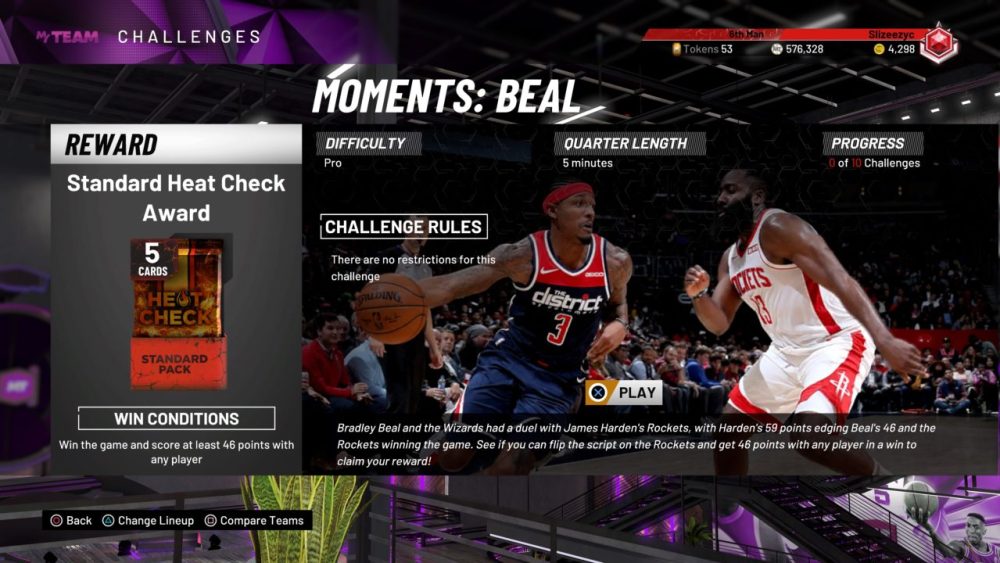The image size is (1000, 563).
Task: Go back to the previous menu
Action: pyautogui.click(x=71, y=521)
